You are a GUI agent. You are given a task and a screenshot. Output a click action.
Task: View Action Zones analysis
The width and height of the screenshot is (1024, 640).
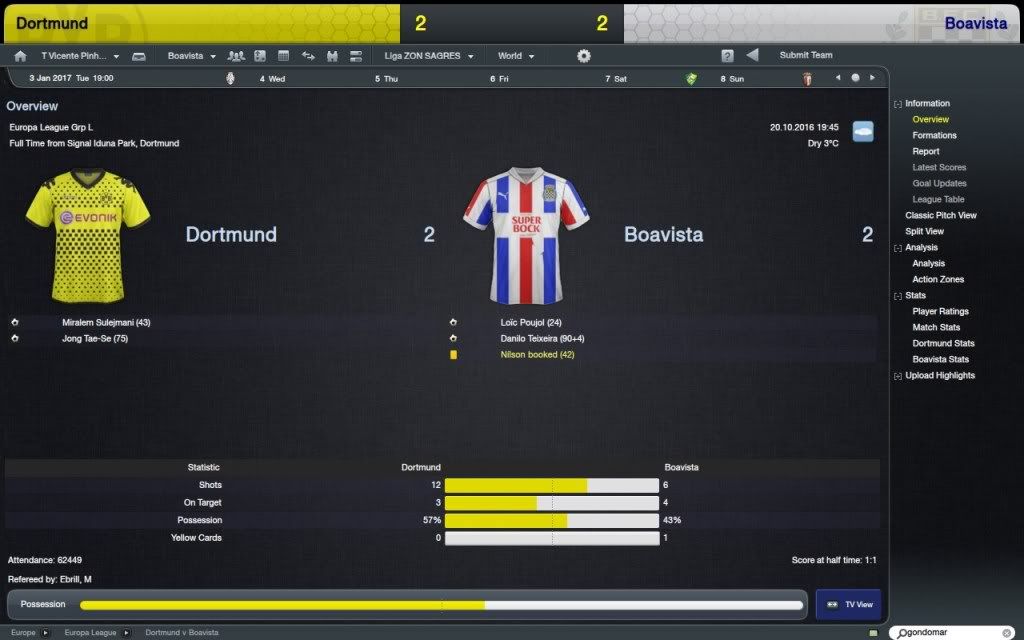[x=938, y=279]
